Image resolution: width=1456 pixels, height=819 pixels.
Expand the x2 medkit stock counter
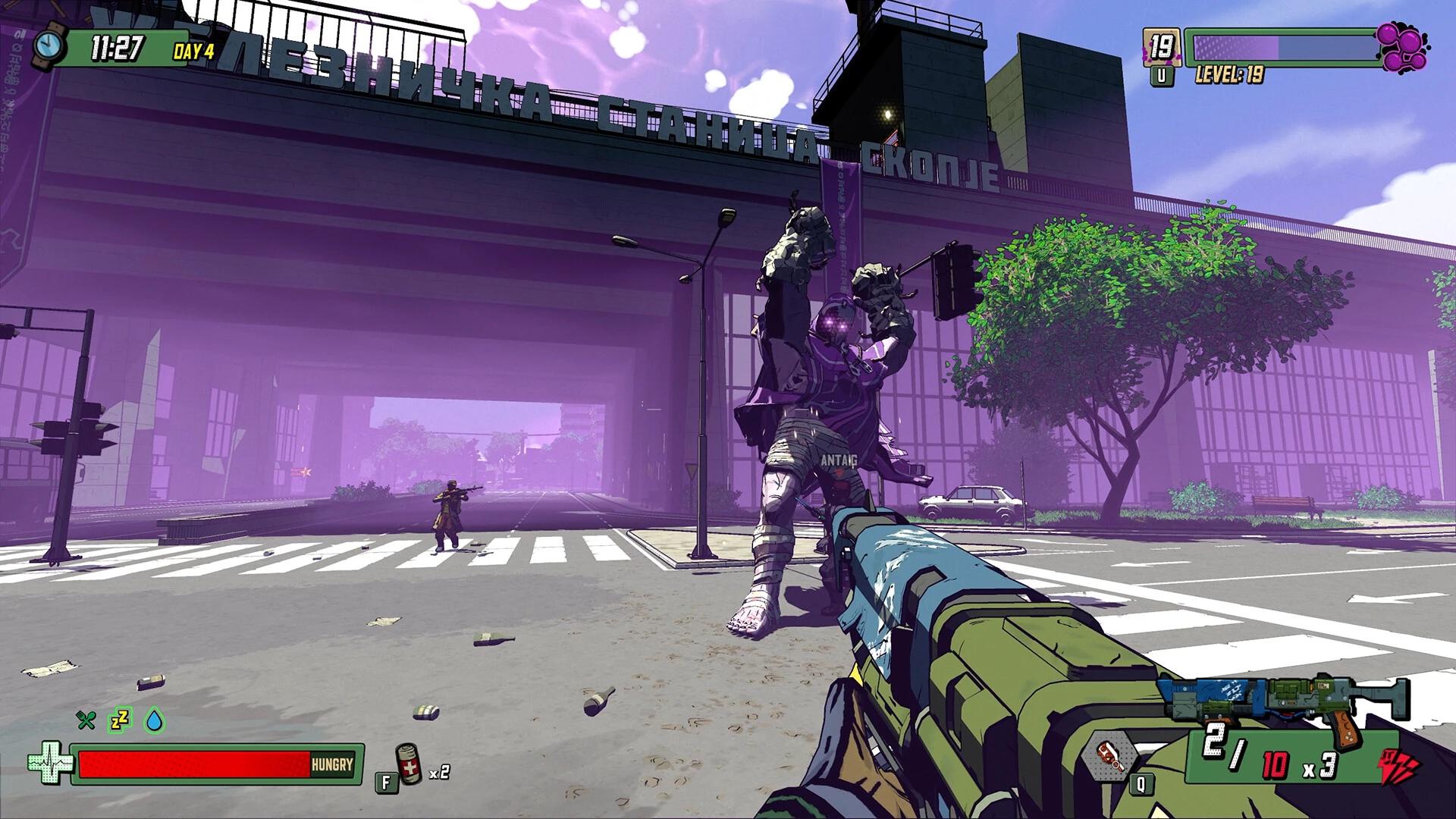pyautogui.click(x=438, y=776)
